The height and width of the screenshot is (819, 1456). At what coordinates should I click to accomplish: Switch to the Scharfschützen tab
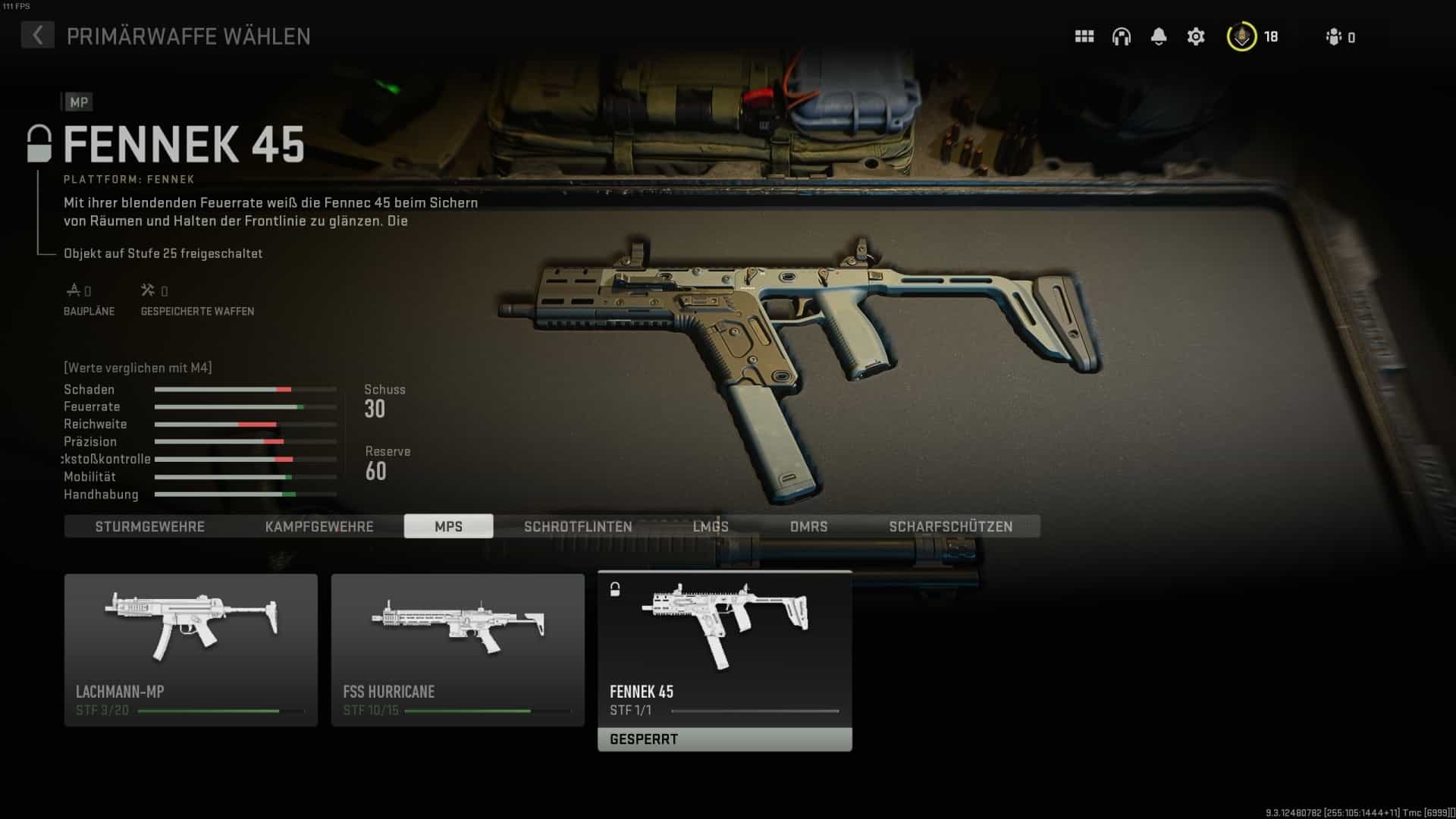pyautogui.click(x=950, y=526)
